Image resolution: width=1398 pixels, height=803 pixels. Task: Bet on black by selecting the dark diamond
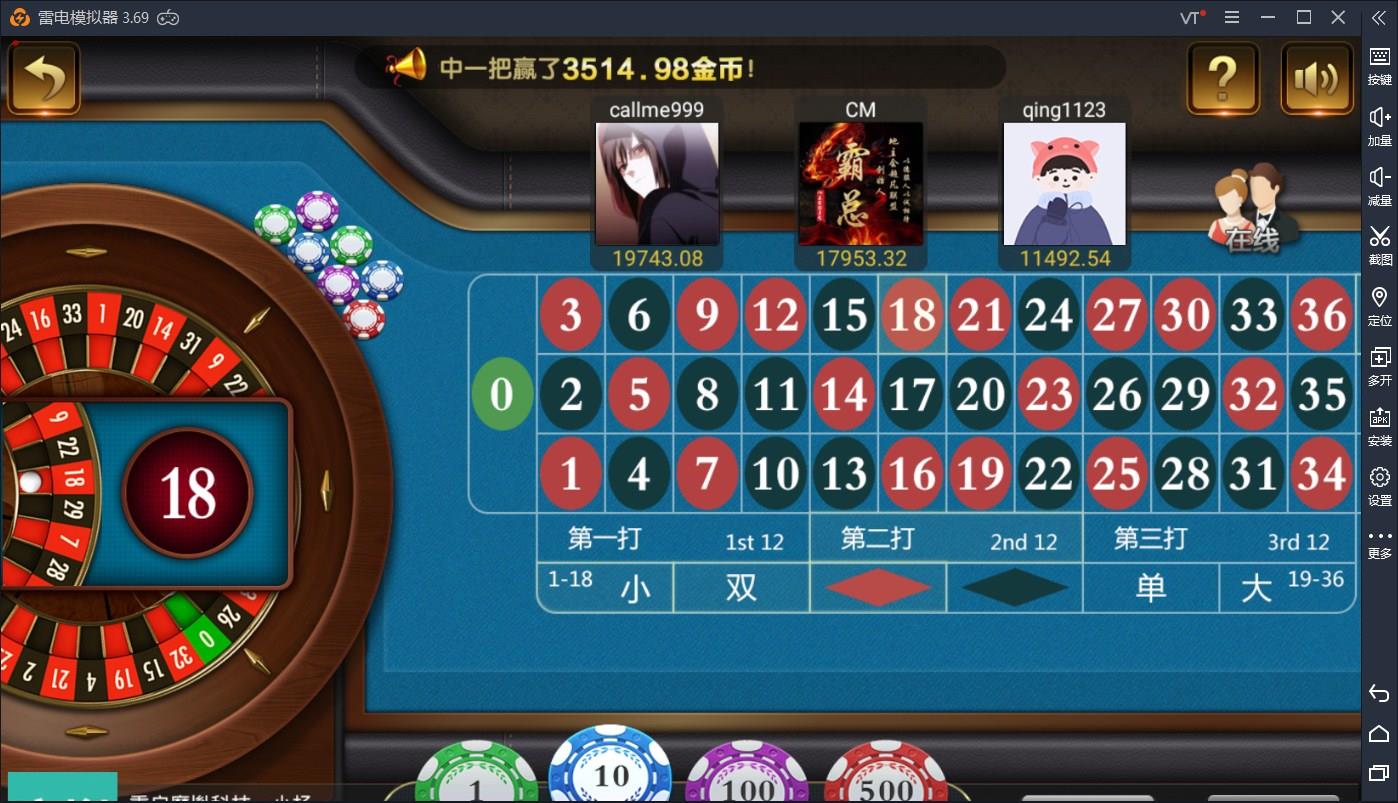(1013, 588)
